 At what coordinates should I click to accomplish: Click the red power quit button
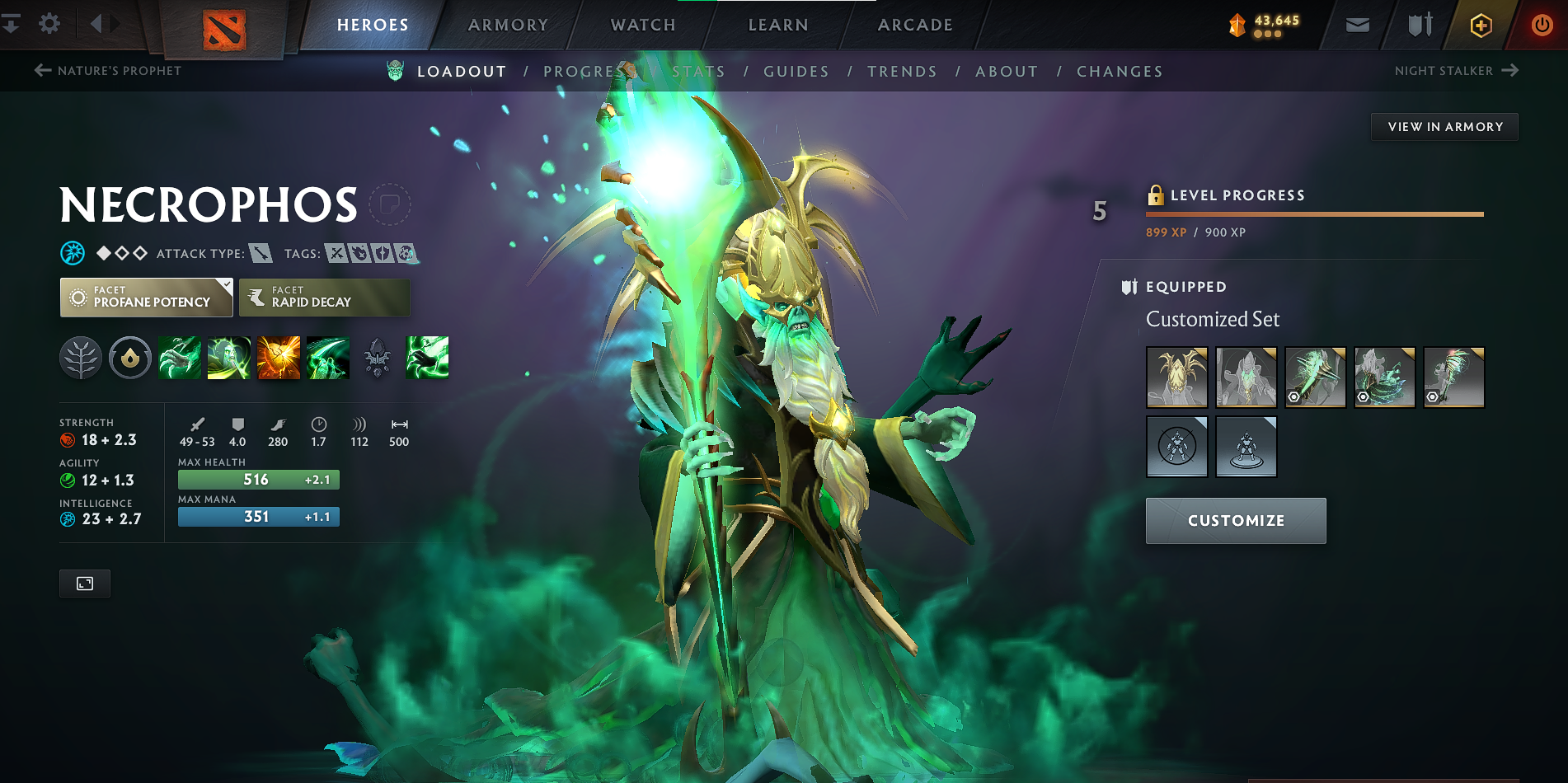point(1542,25)
